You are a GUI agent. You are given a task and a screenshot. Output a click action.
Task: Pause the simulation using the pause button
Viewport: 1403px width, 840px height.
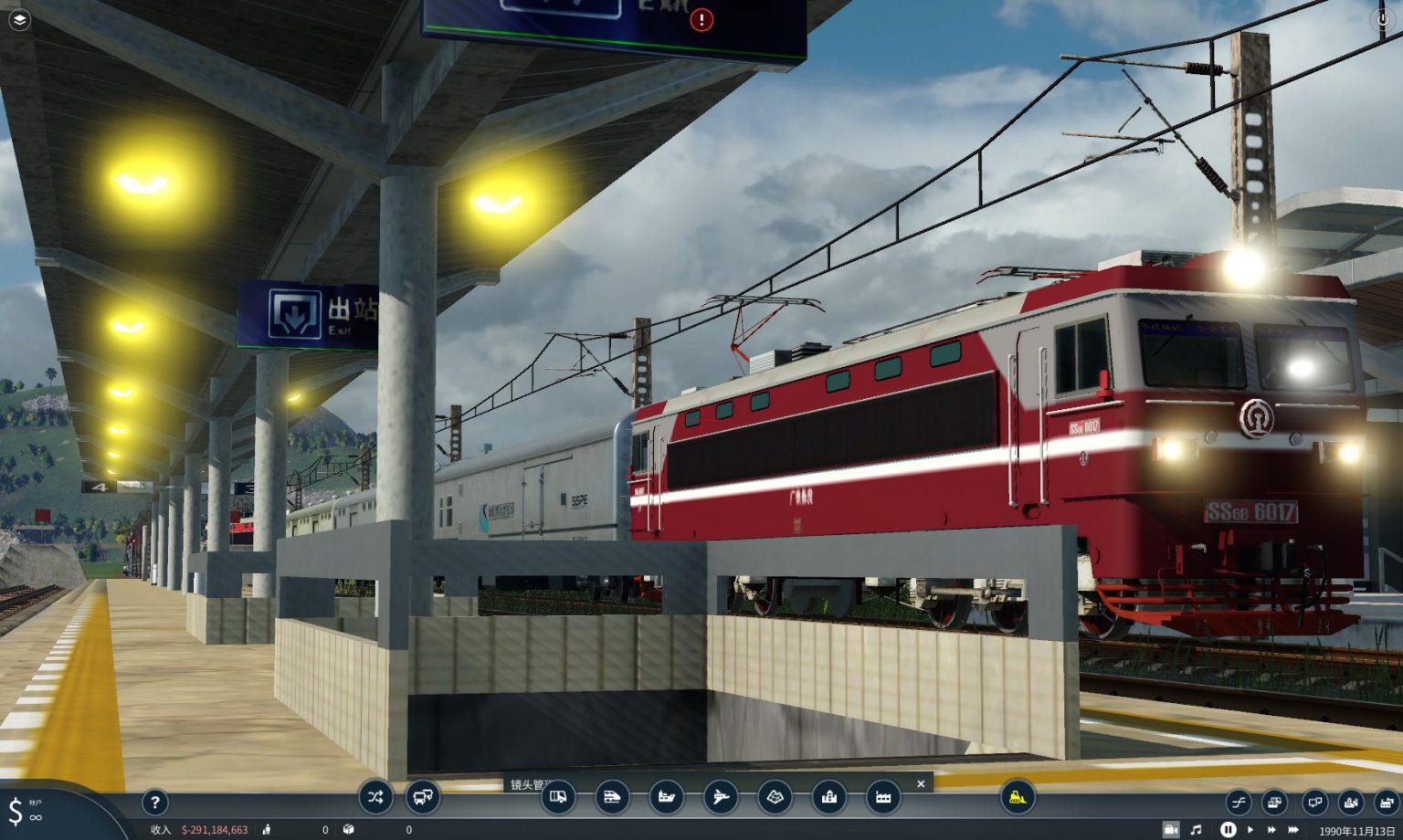tap(1229, 828)
